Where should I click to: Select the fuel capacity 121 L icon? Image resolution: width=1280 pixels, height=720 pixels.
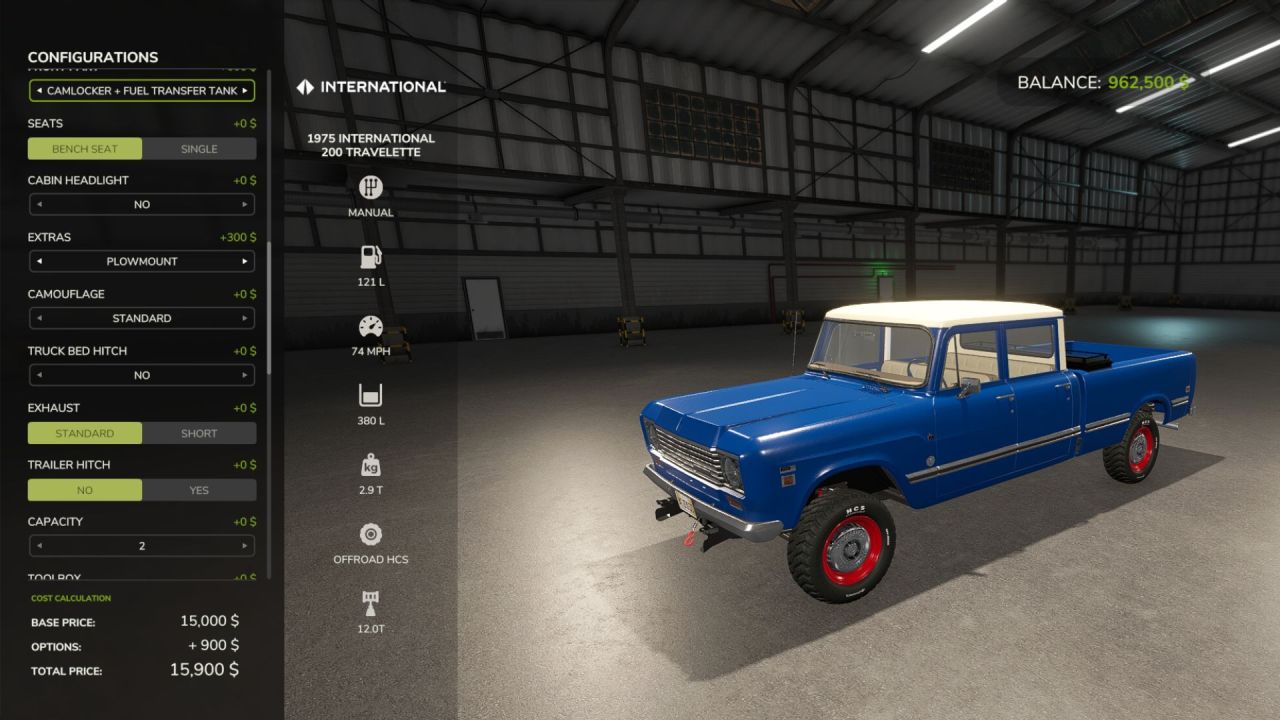tap(370, 256)
